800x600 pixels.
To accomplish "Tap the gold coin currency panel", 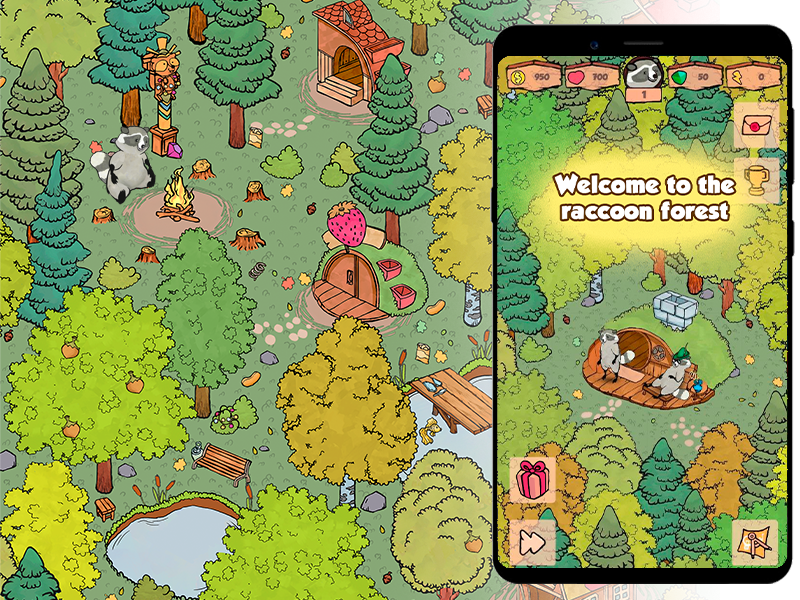I will point(532,76).
